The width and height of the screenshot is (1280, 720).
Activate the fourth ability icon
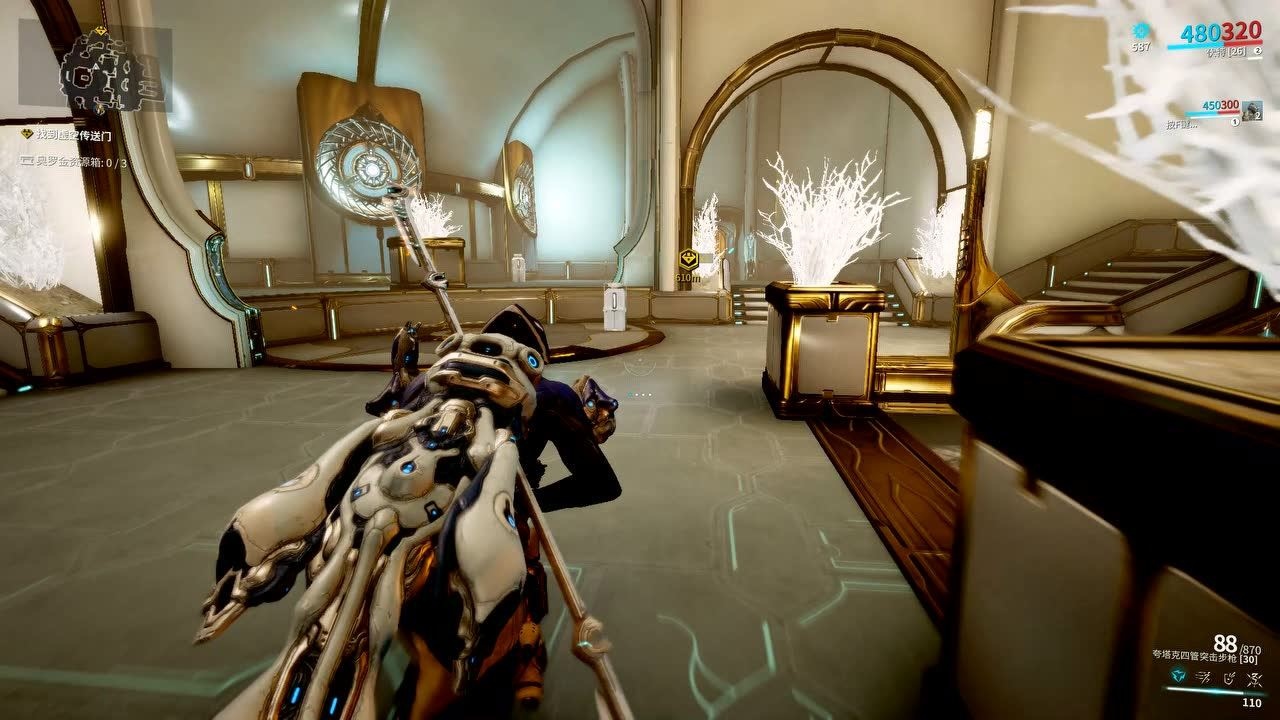1254,679
